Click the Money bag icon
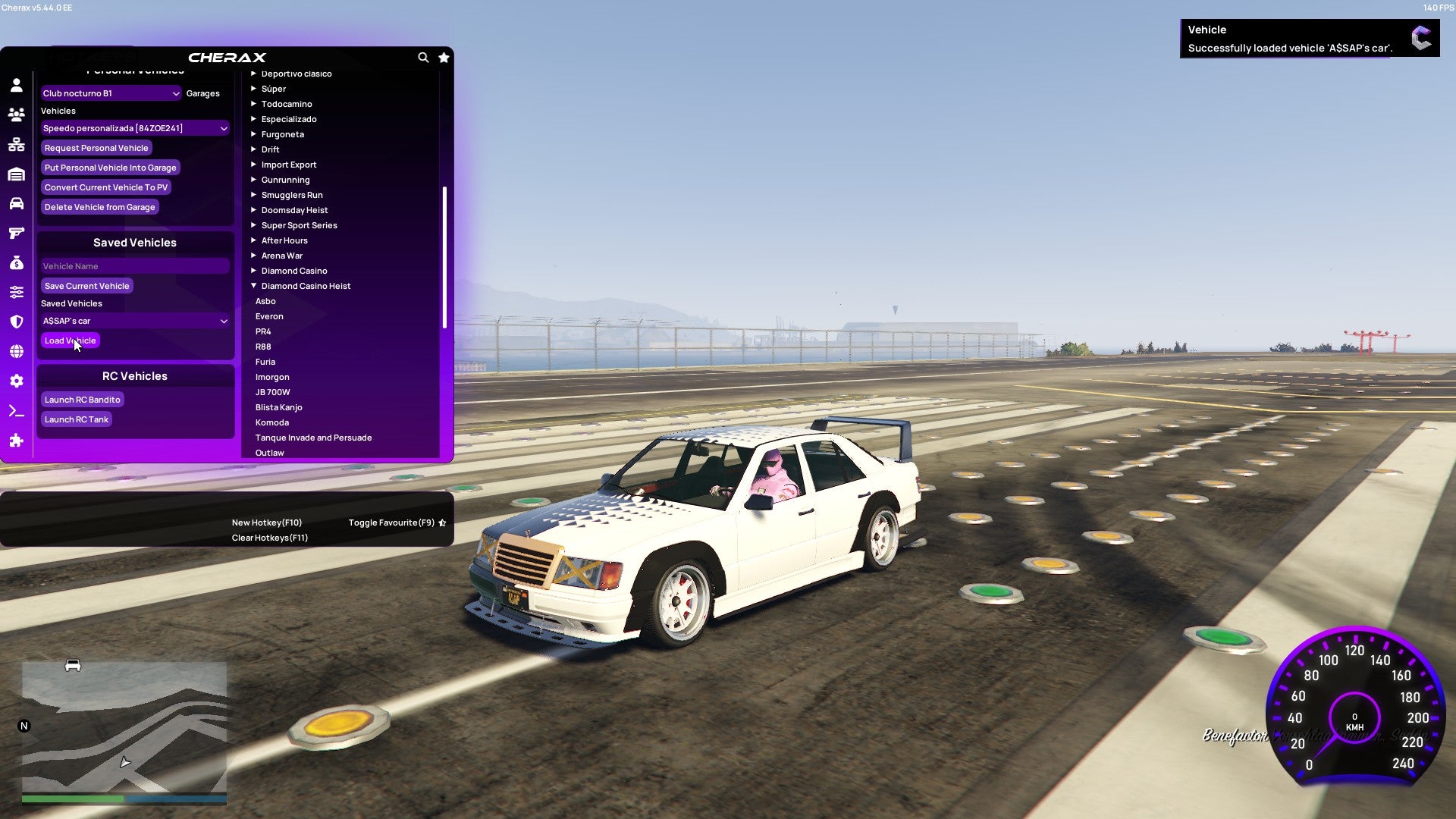Screen dimensions: 1456x819 point(17,262)
